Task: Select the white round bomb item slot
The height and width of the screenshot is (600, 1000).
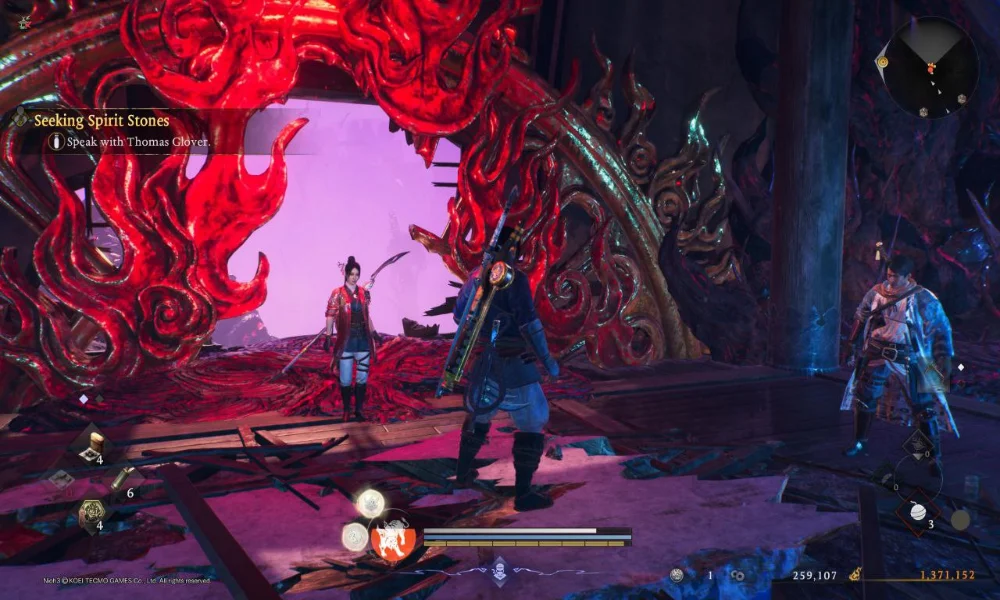Action: click(918, 512)
